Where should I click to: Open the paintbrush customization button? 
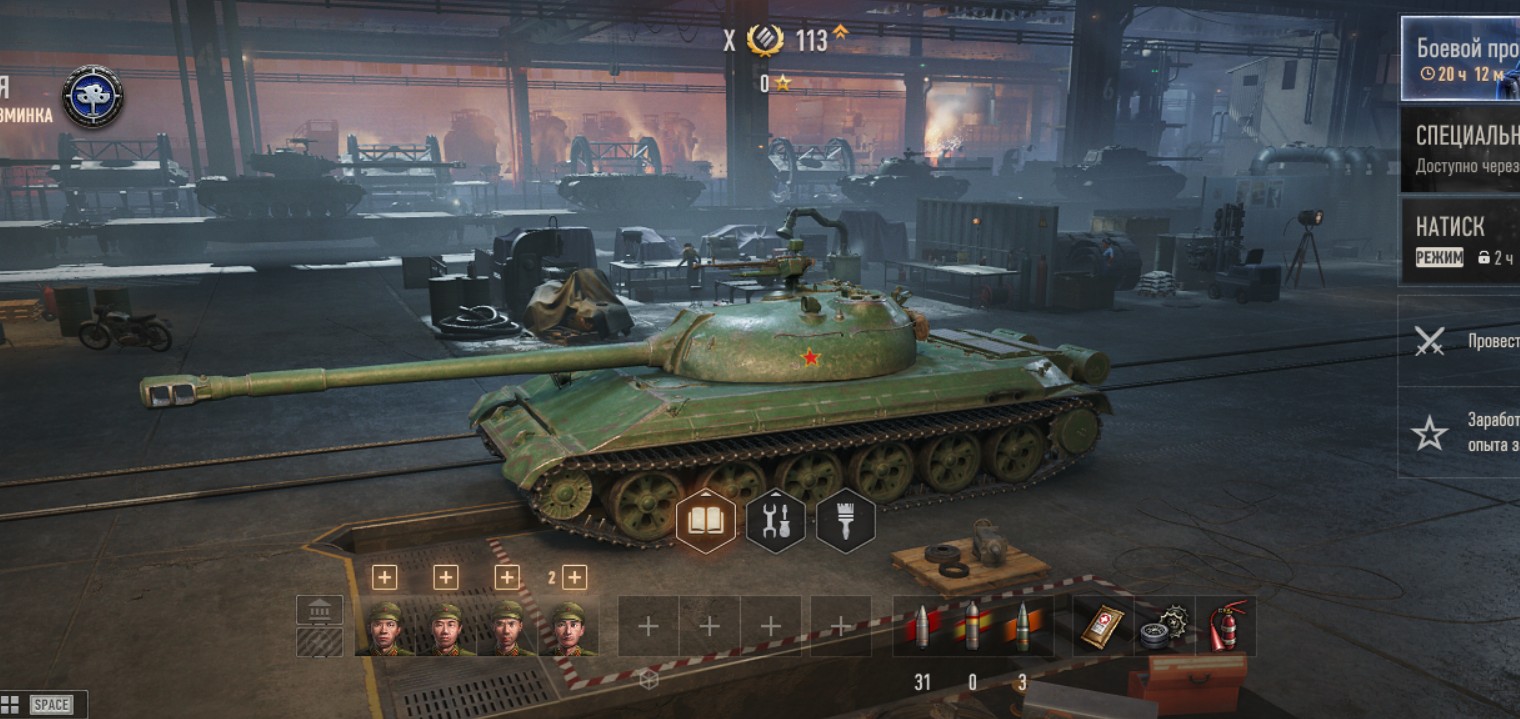pyautogui.click(x=846, y=521)
